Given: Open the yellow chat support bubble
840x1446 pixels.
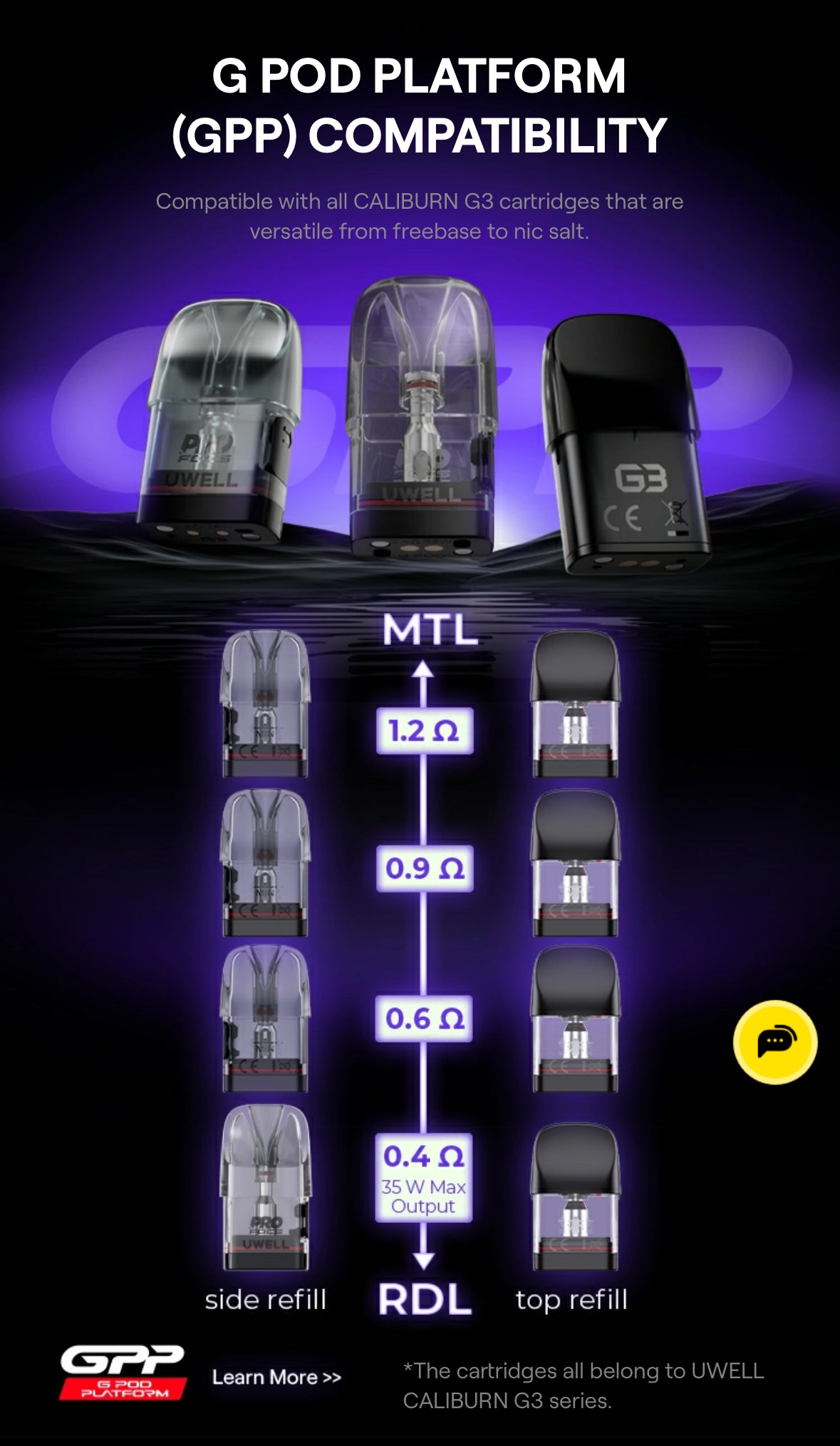Looking at the screenshot, I should [774, 1042].
